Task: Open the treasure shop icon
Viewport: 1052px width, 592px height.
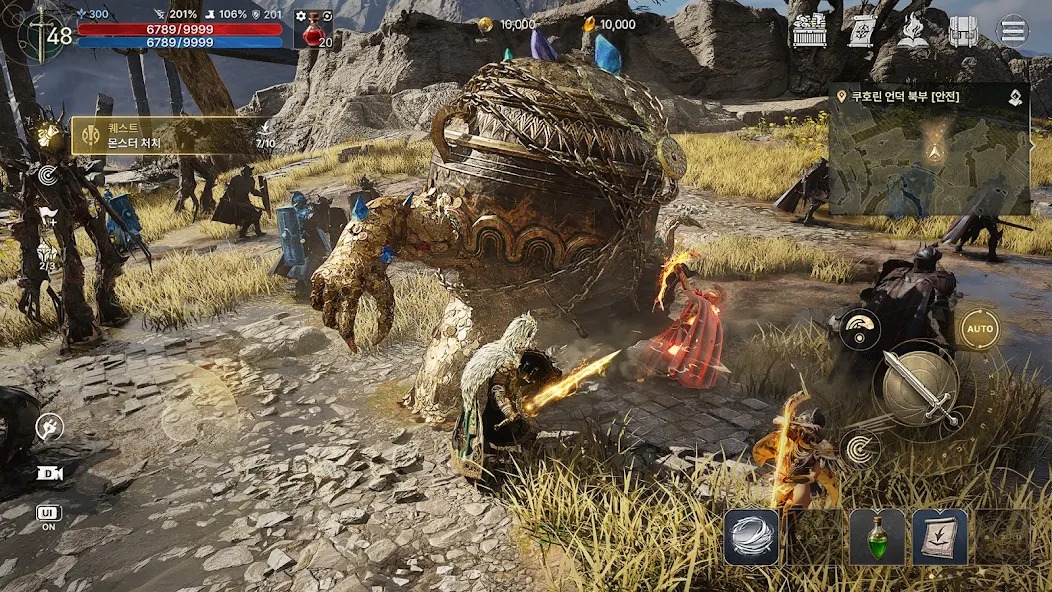Action: coord(809,31)
